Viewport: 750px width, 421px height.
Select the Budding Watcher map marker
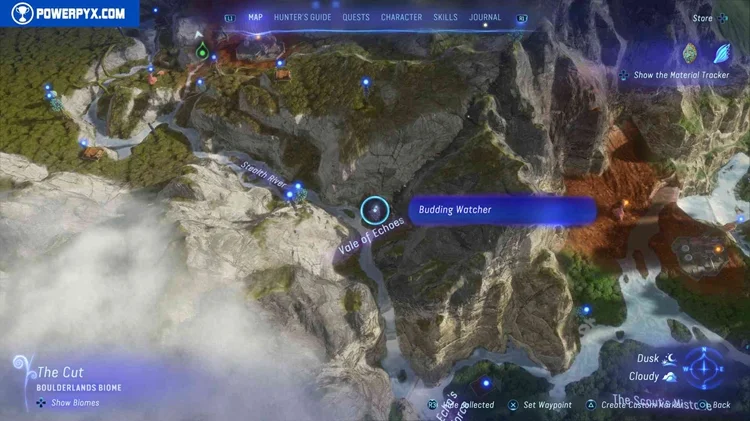374,210
